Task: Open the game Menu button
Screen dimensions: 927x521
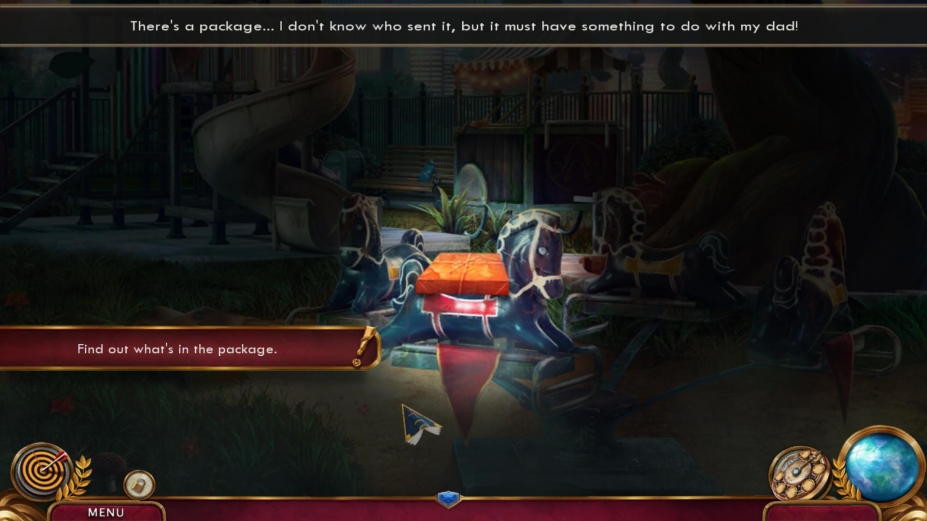Action: tap(105, 512)
